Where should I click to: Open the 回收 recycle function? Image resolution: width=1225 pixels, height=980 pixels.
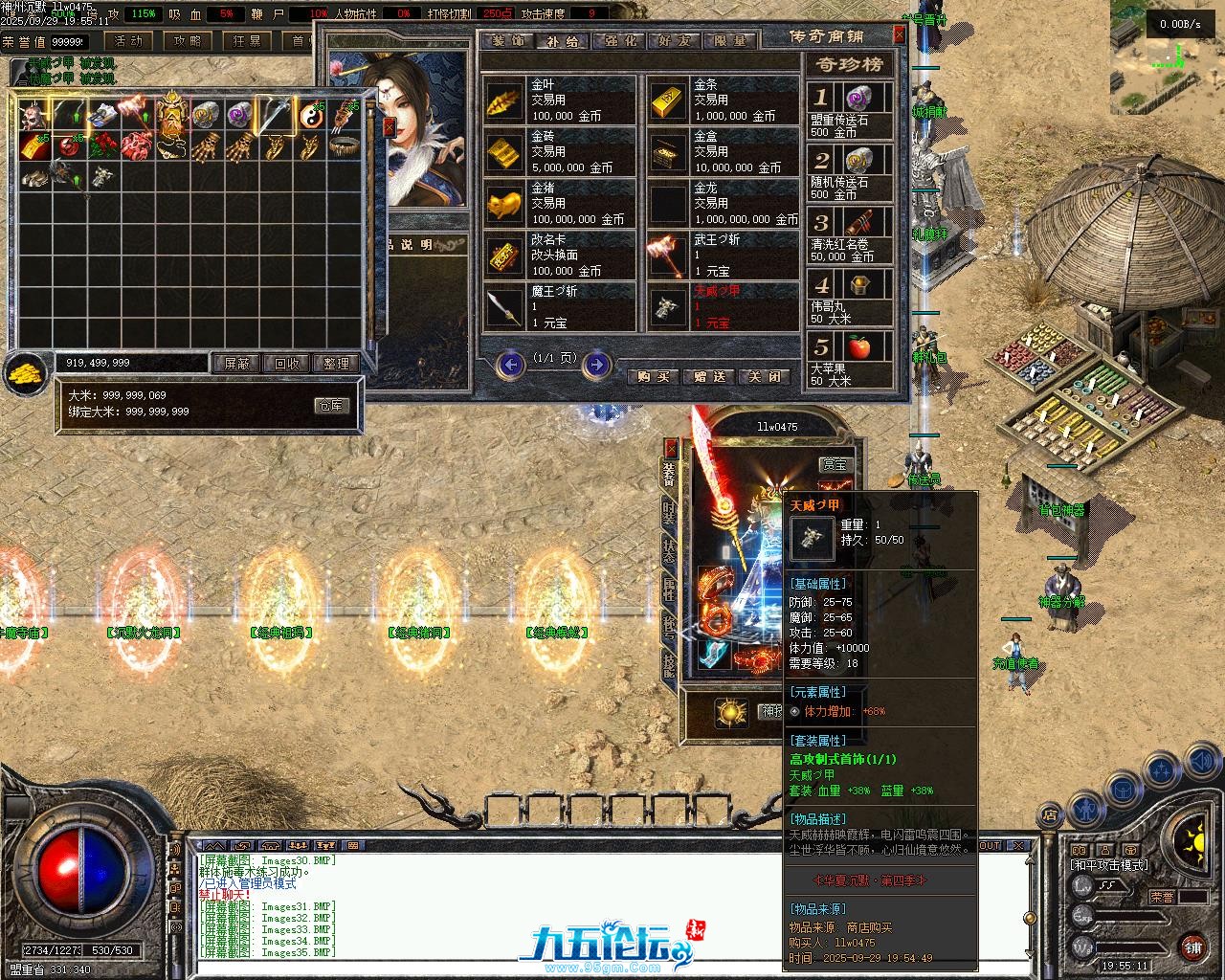[286, 364]
